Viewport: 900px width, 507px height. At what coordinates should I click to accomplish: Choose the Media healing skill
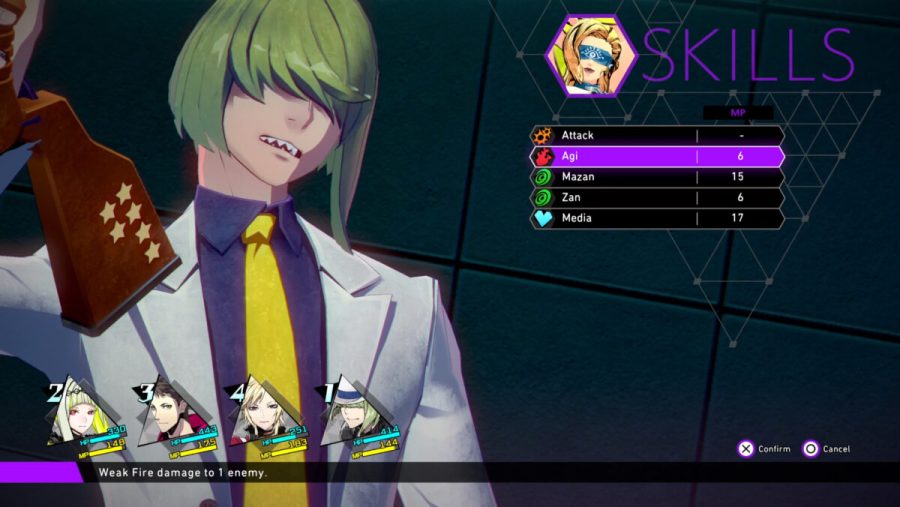(x=655, y=218)
